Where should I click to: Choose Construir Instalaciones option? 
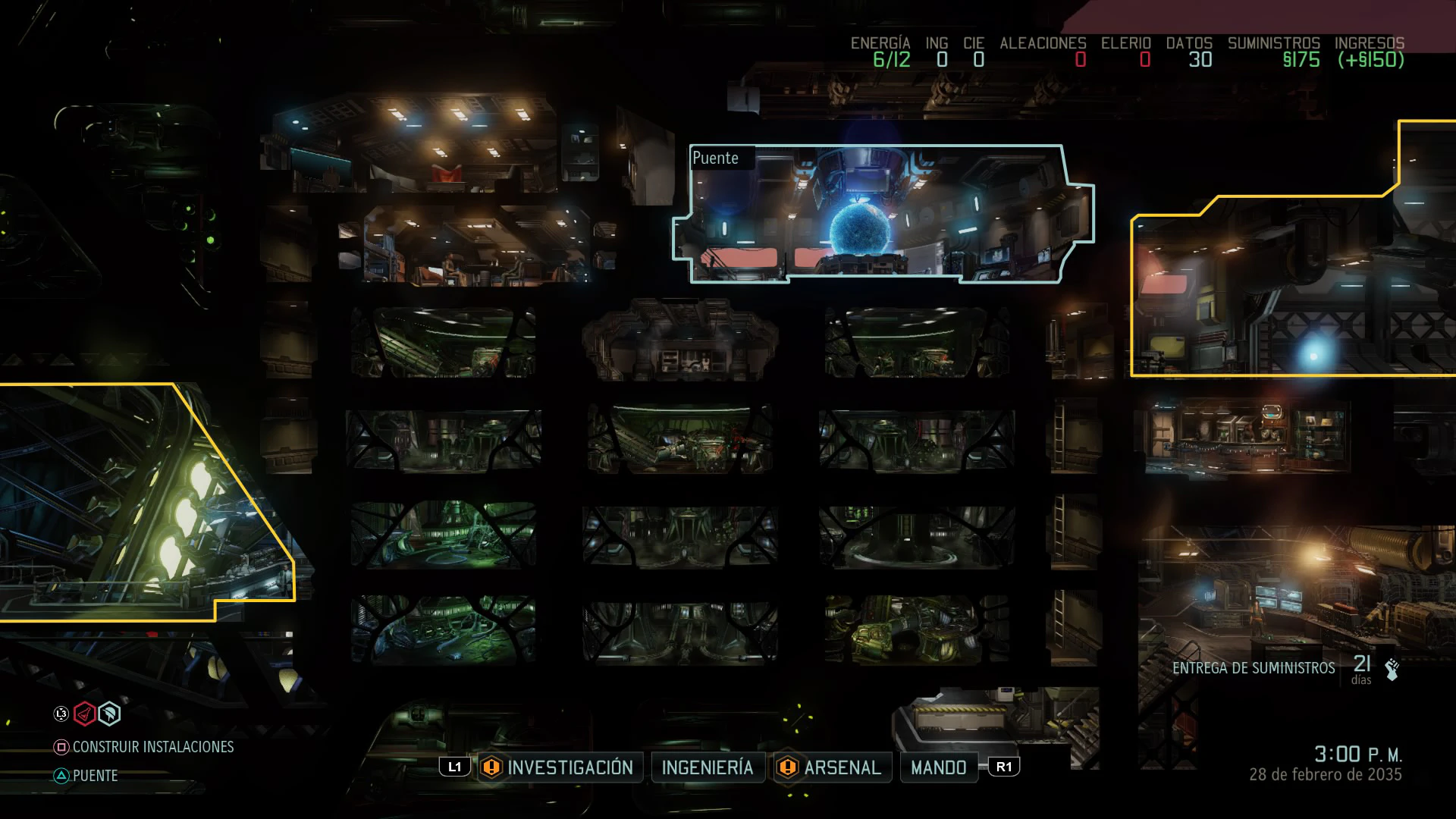tap(152, 747)
